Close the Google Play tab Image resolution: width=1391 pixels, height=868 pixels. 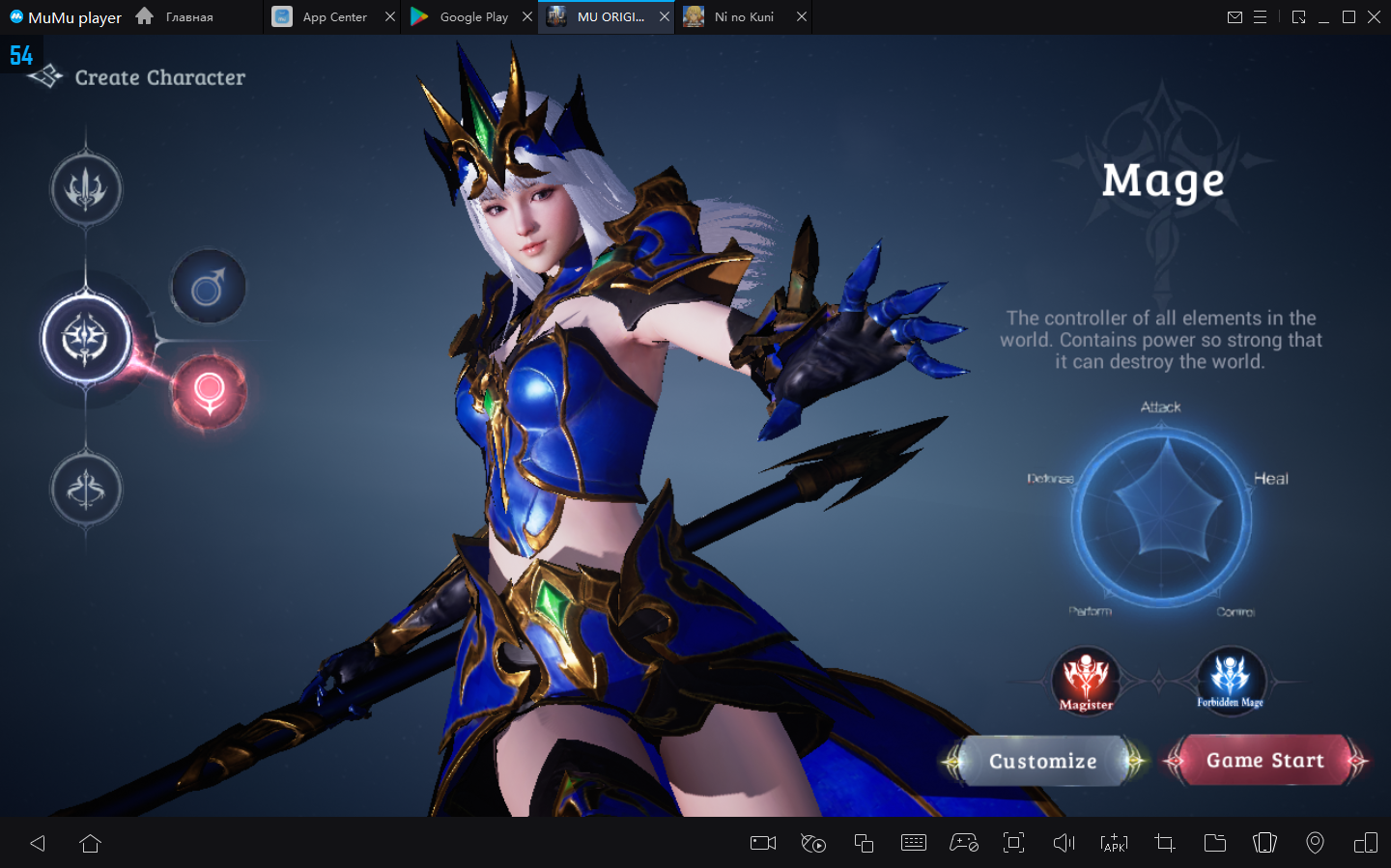[527, 17]
